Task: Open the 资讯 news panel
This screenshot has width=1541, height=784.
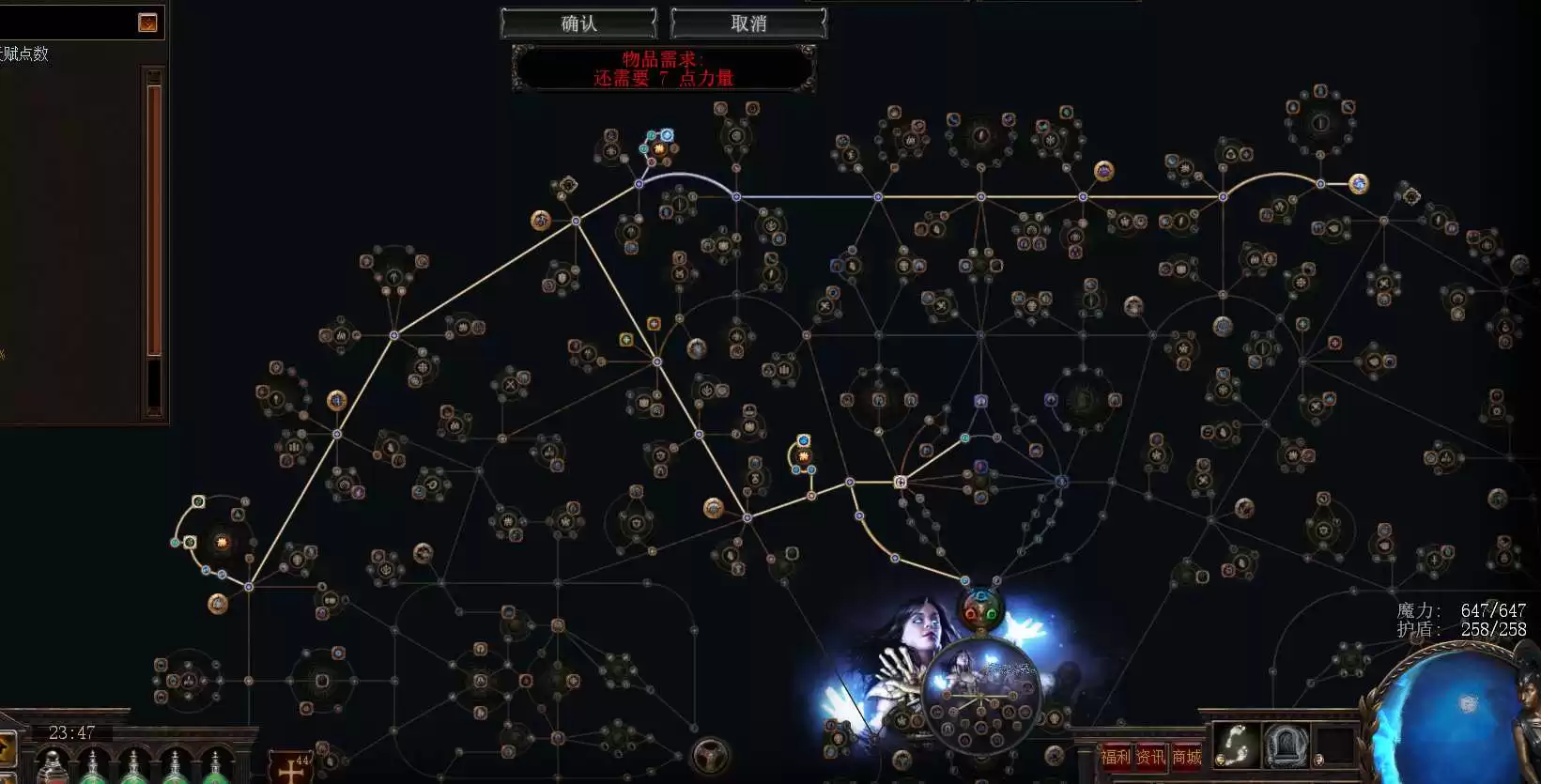Action: click(1151, 757)
